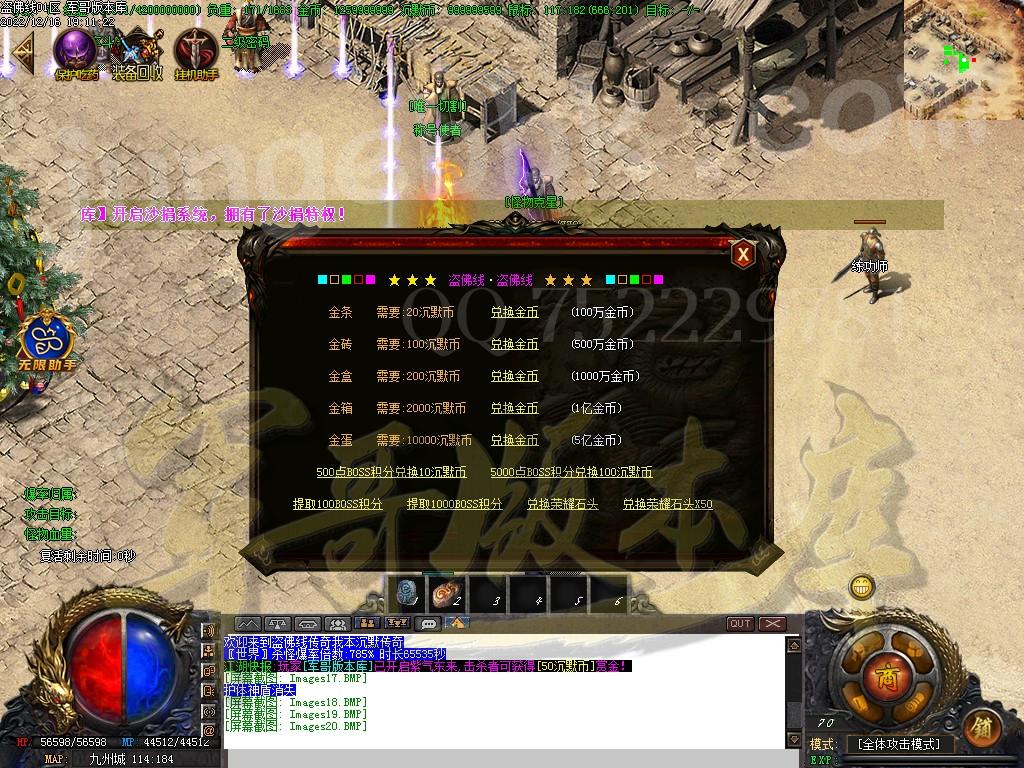Open the yellow smiley emoji button
Viewport: 1024px width, 768px height.
(861, 586)
